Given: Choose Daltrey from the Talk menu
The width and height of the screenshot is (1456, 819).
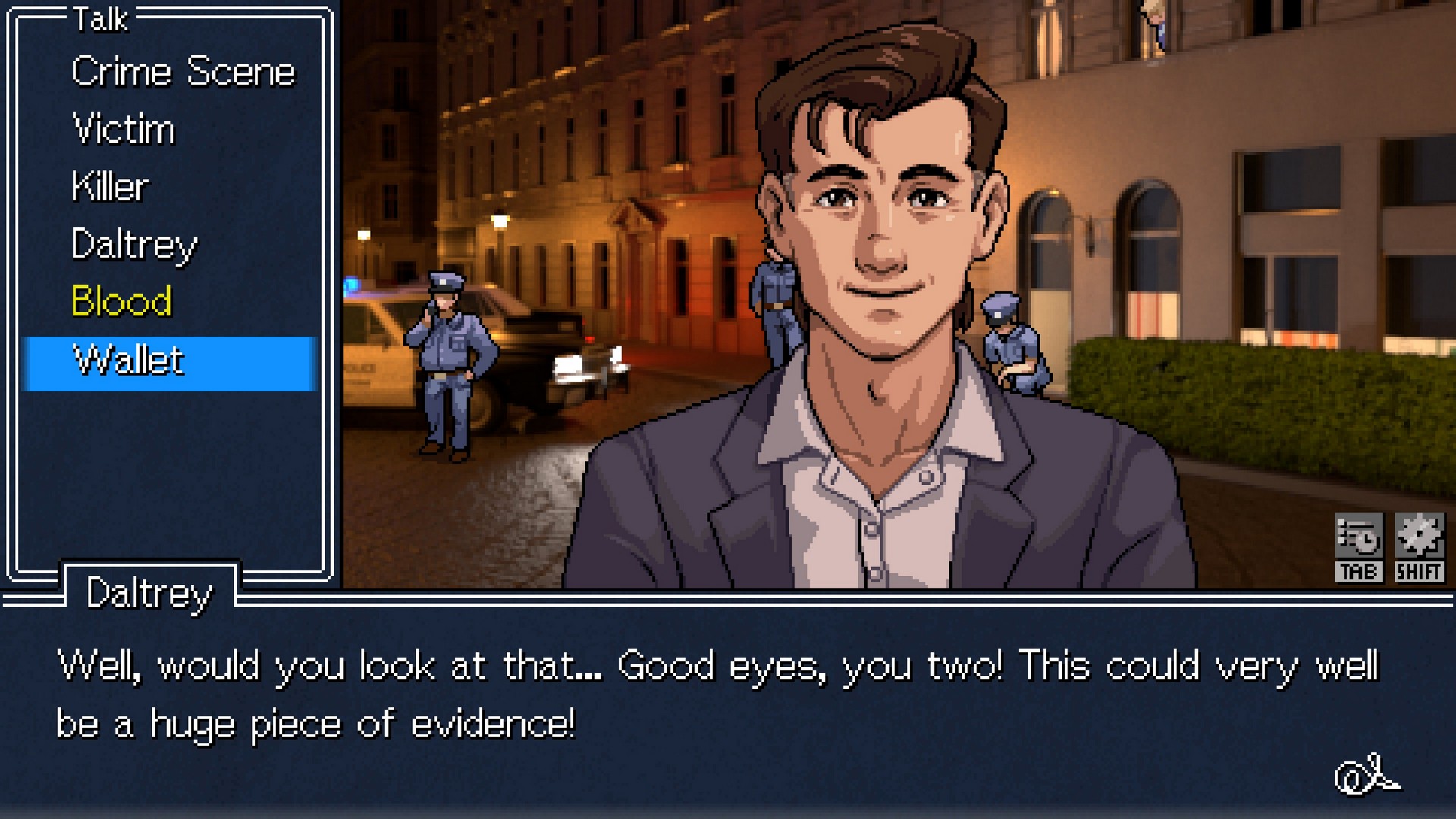Looking at the screenshot, I should 133,245.
